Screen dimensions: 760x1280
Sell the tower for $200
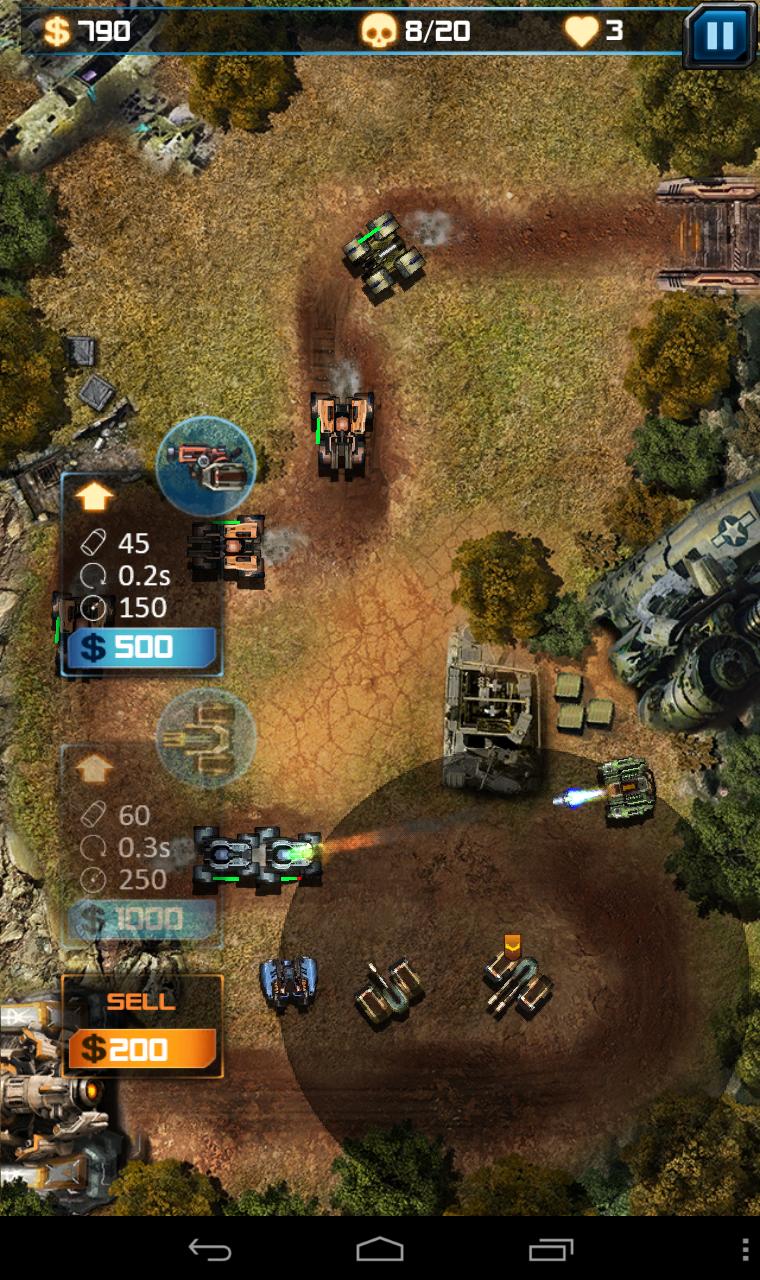click(142, 1048)
